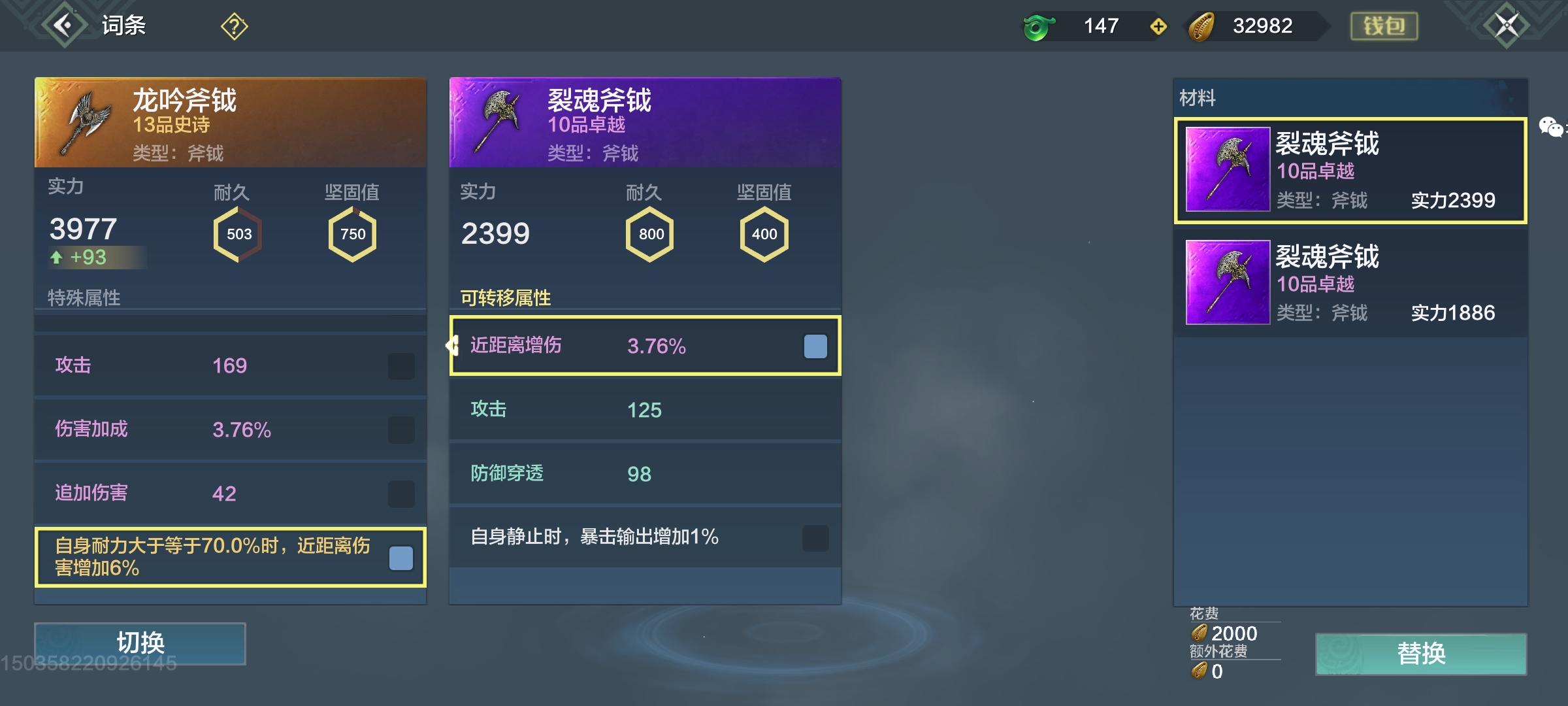Tap the plus to add green currency
The width and height of the screenshot is (1568, 706).
pos(1158,26)
